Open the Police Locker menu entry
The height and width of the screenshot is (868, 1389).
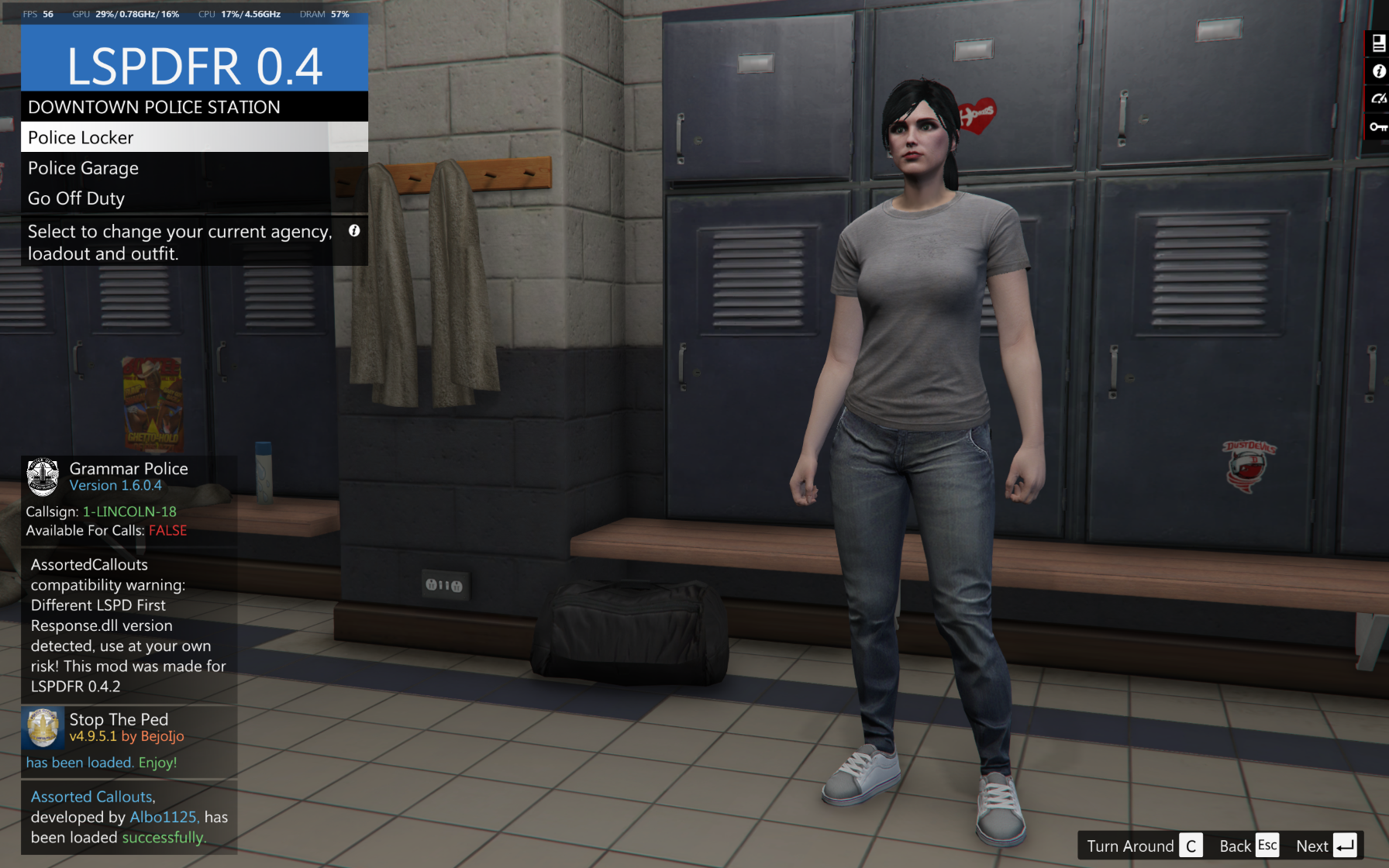tap(194, 137)
